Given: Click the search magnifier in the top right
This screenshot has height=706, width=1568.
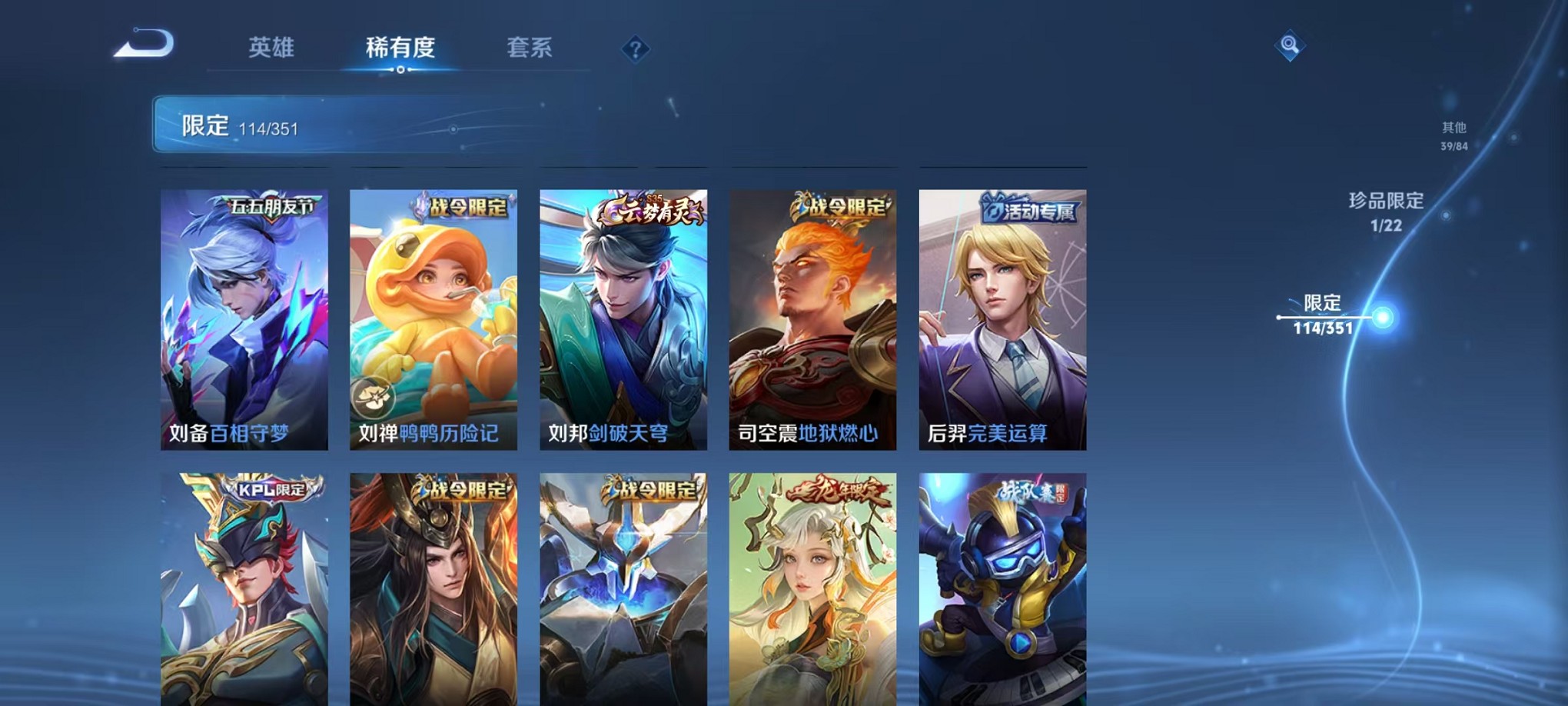Looking at the screenshot, I should coord(1291,45).
